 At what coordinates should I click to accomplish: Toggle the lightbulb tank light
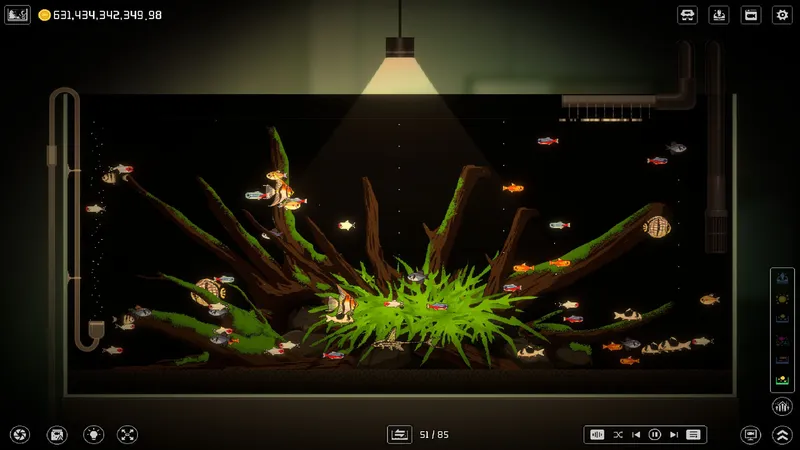(93, 435)
